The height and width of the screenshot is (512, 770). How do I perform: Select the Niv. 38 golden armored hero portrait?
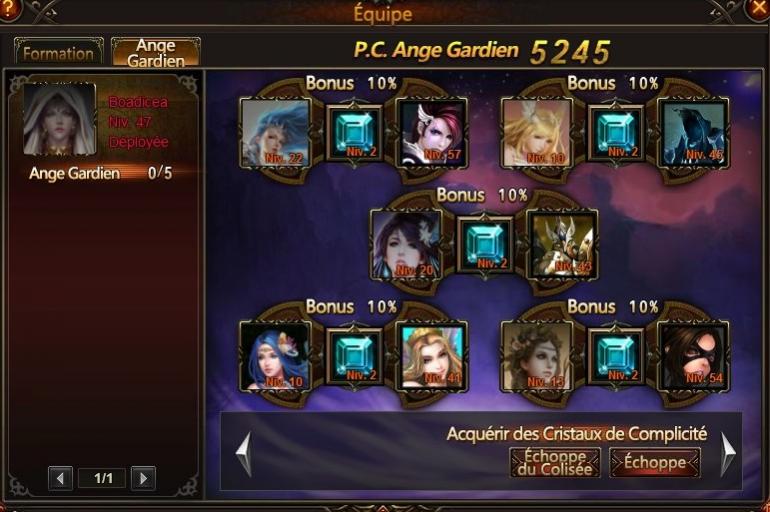tap(562, 245)
